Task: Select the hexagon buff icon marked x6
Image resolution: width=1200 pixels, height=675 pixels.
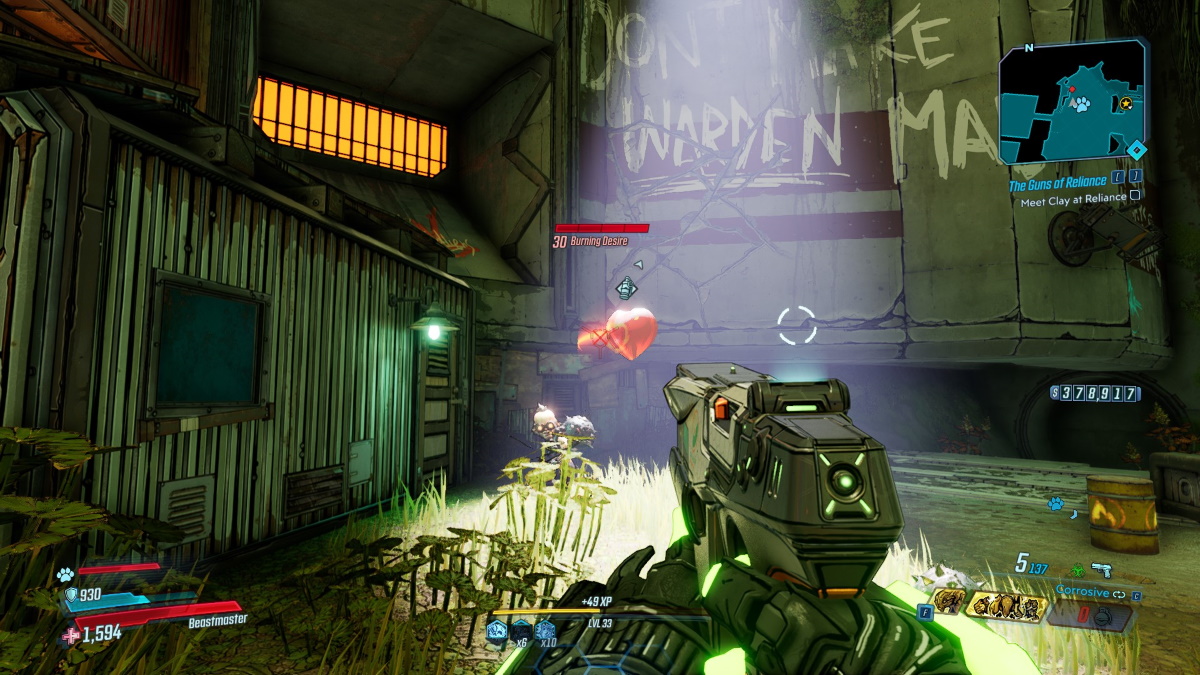Action: click(x=520, y=631)
